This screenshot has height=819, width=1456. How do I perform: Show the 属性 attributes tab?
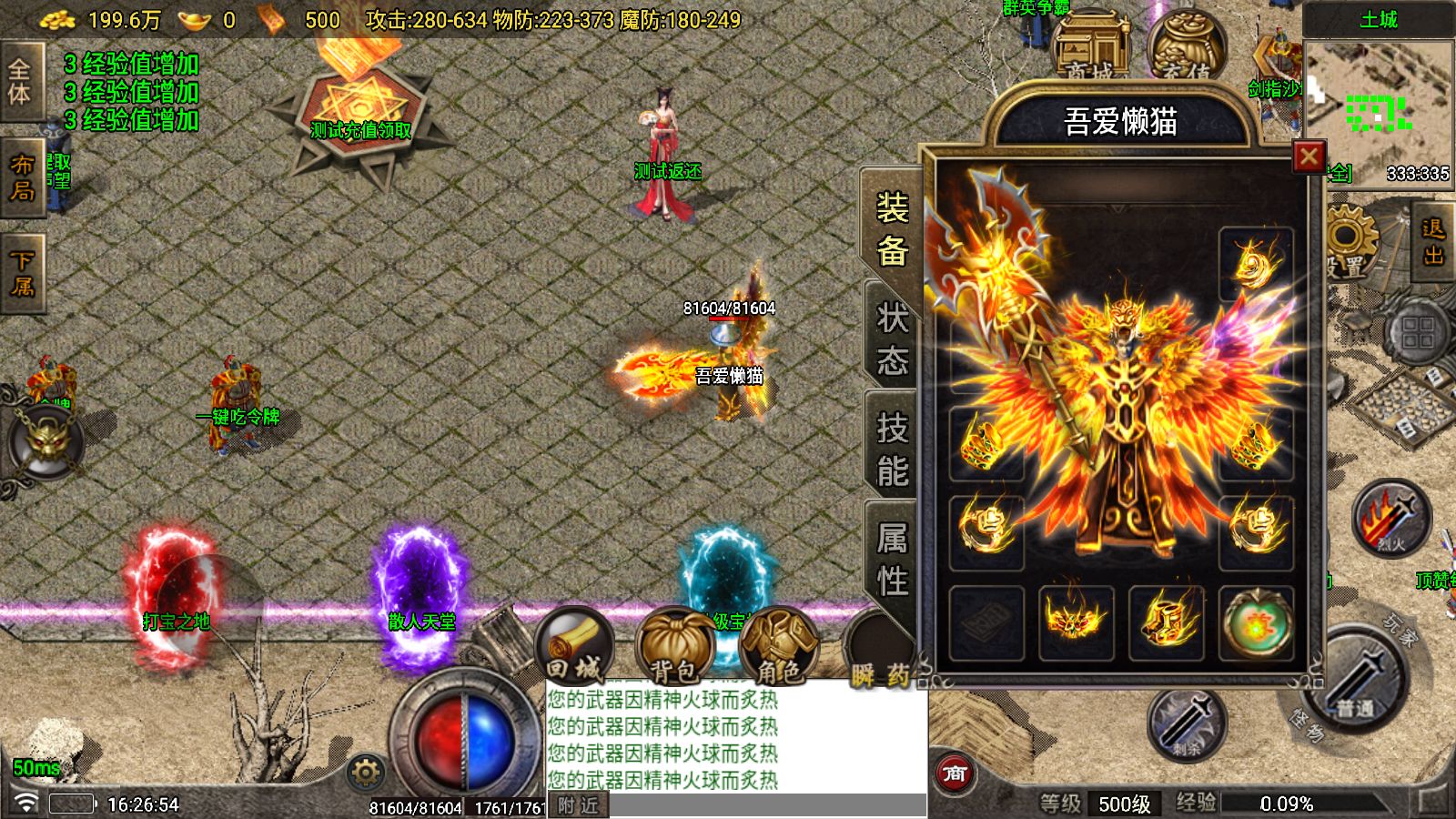[892, 559]
